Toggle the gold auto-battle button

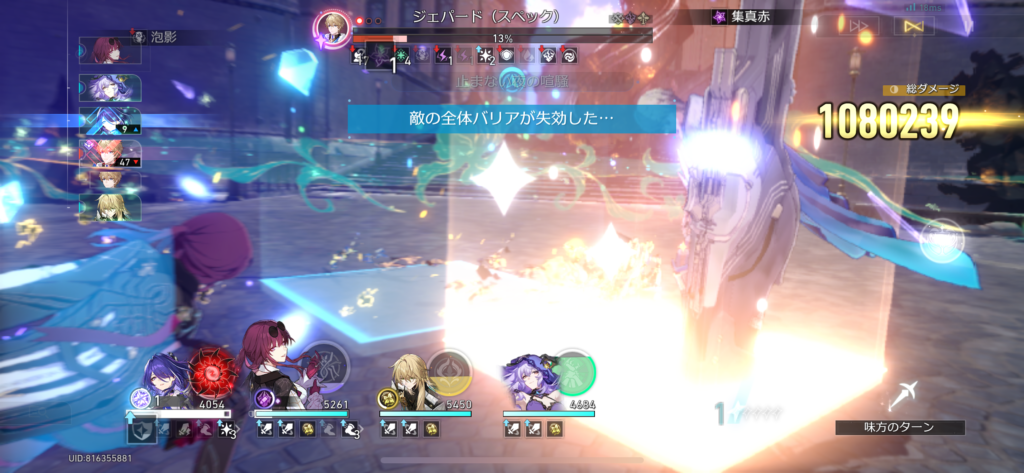point(912,25)
